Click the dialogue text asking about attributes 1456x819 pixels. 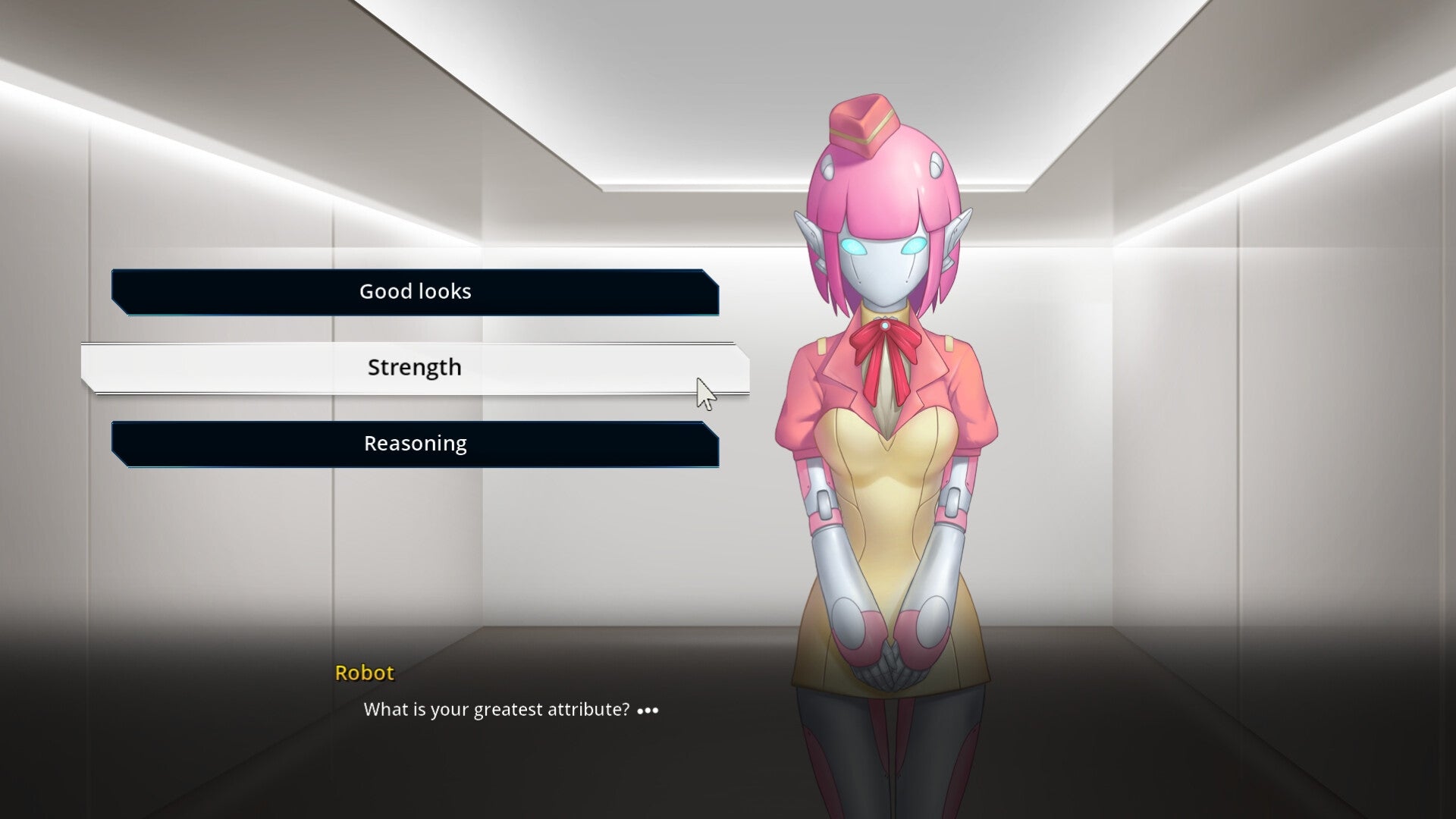(497, 709)
